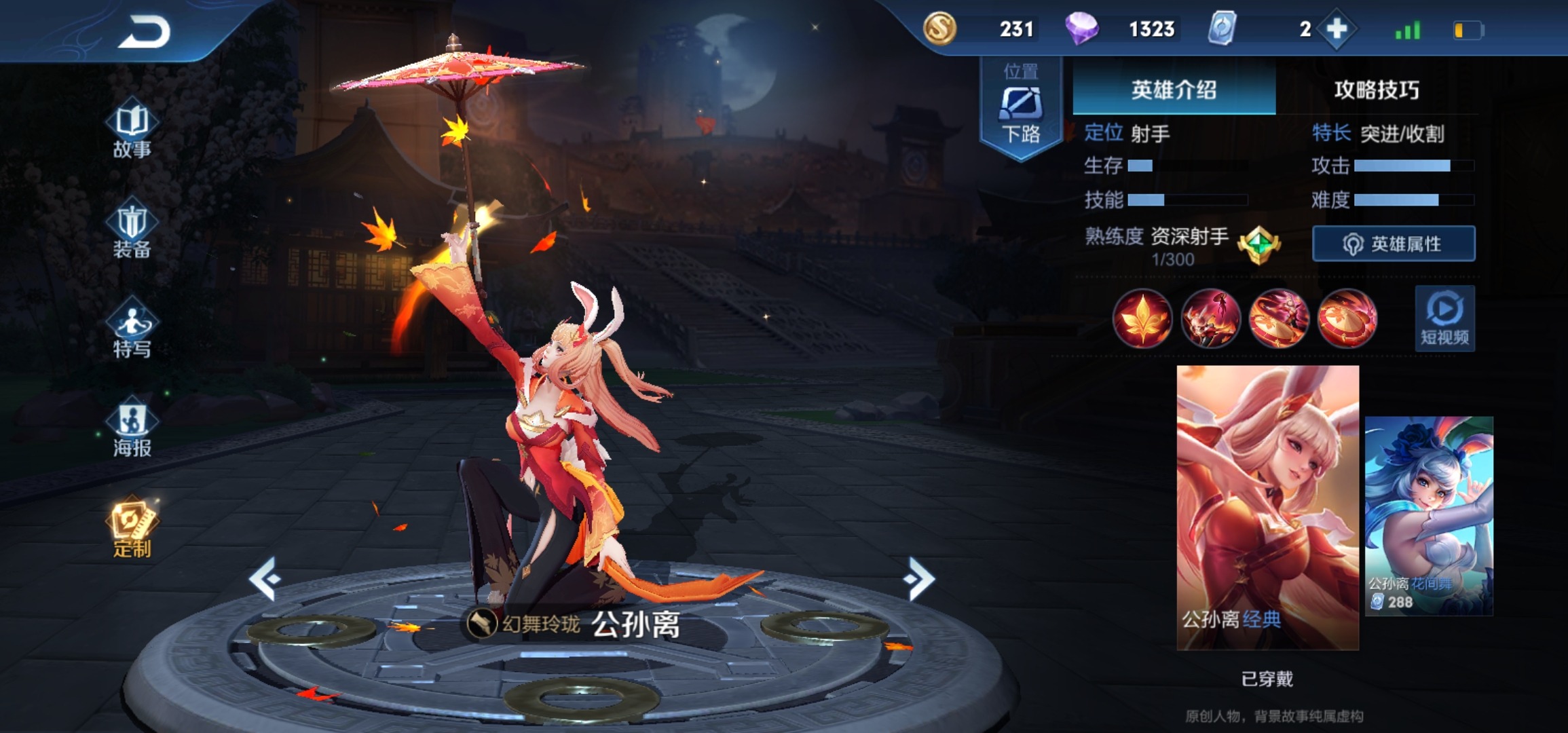Open the 定制 customization menu
Screen dimensions: 1568x733
click(x=132, y=529)
